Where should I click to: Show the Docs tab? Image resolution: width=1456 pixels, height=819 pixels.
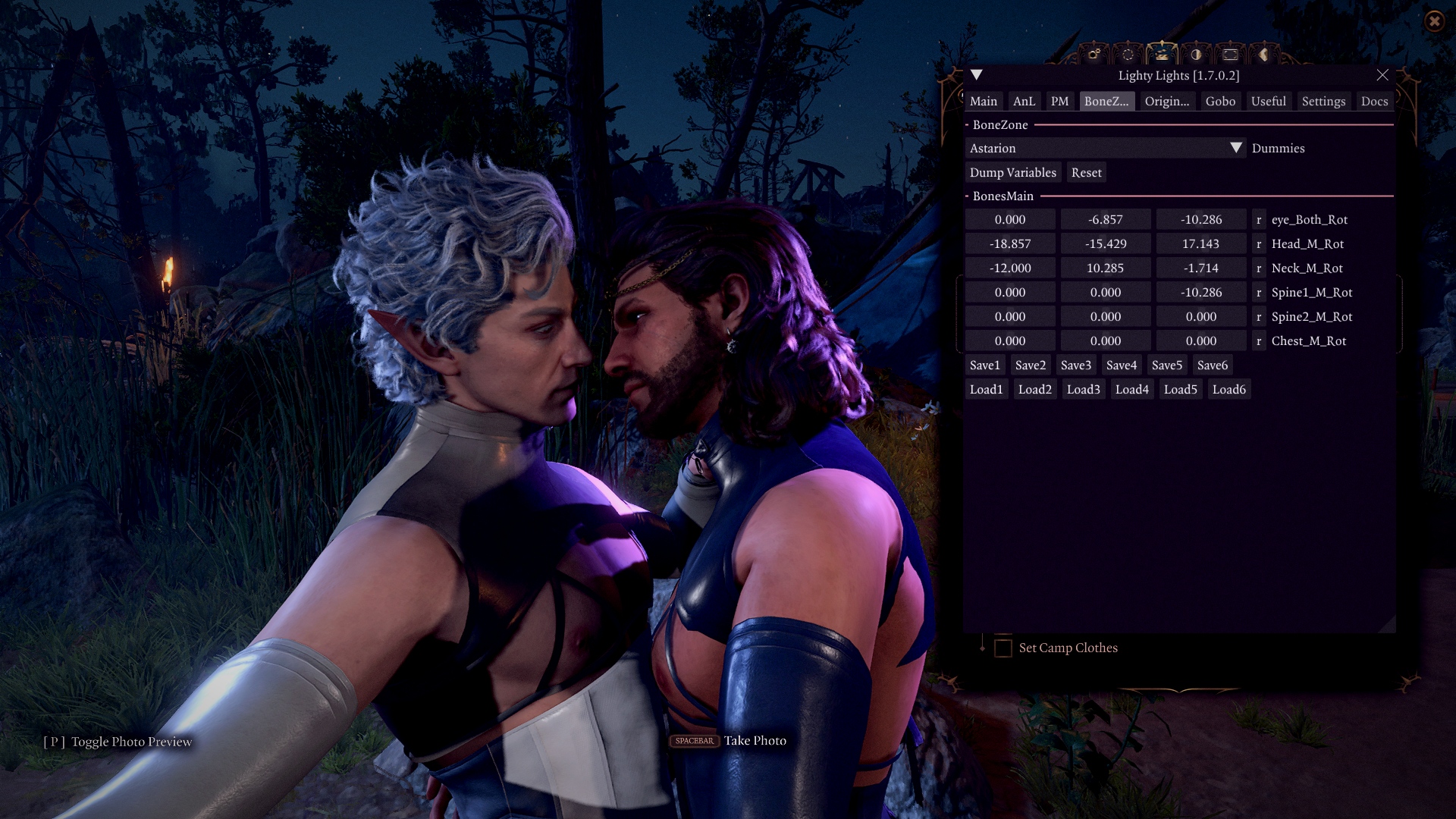click(1374, 101)
